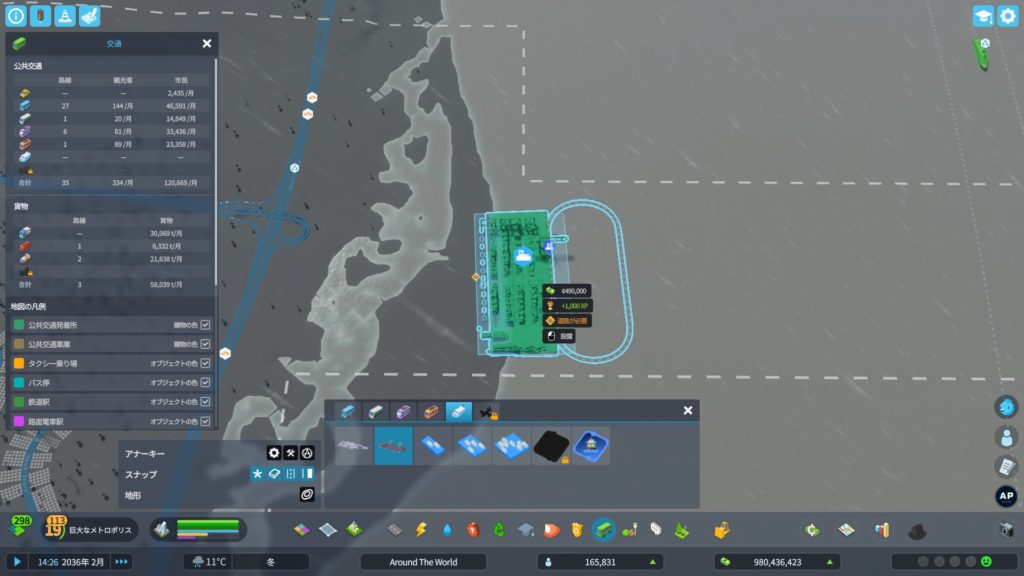Screen dimensions: 1024x576
Task: Switch to the bus transport tab
Action: (x=347, y=411)
